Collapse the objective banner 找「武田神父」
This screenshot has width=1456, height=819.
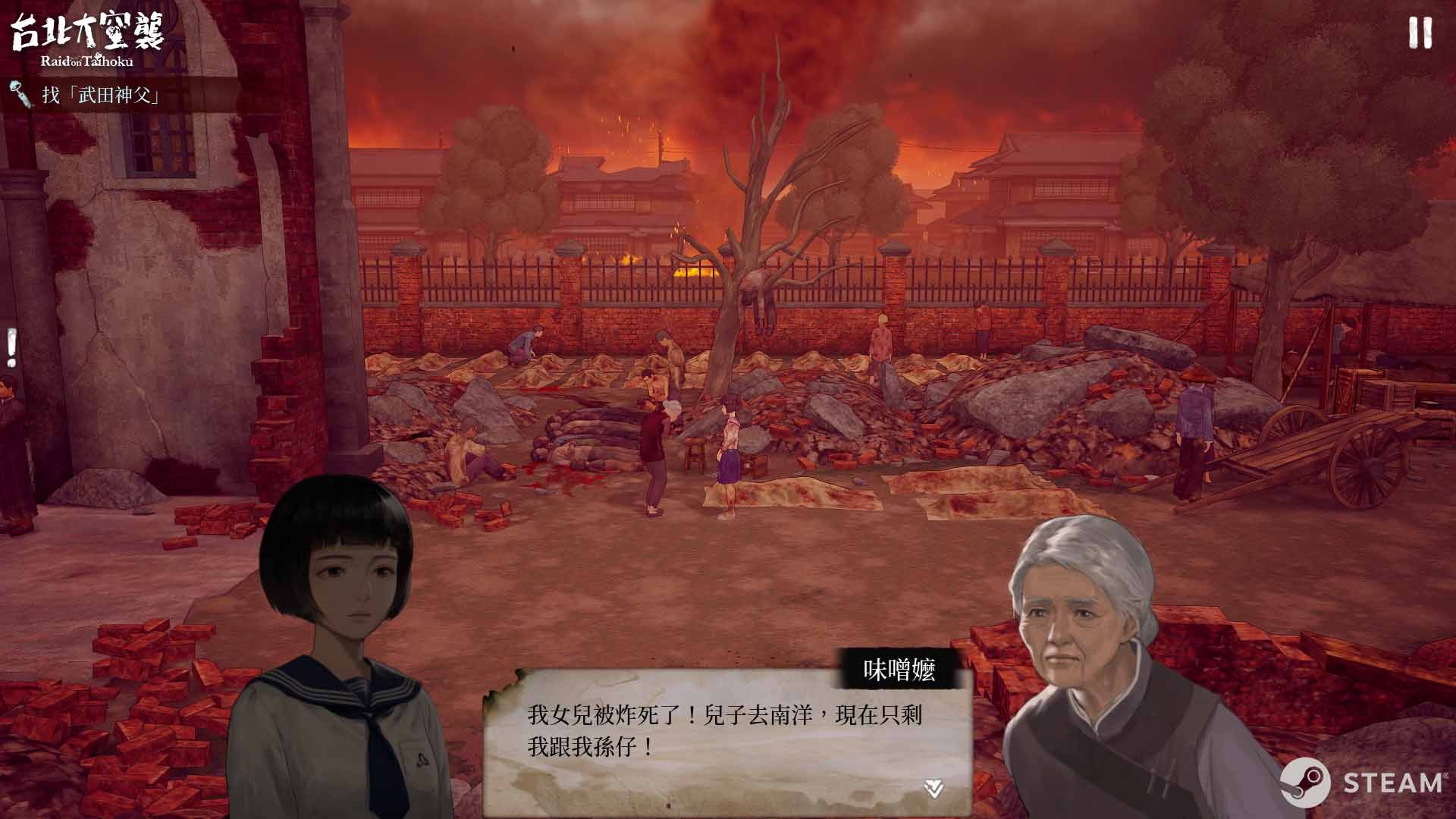pyautogui.click(x=99, y=96)
